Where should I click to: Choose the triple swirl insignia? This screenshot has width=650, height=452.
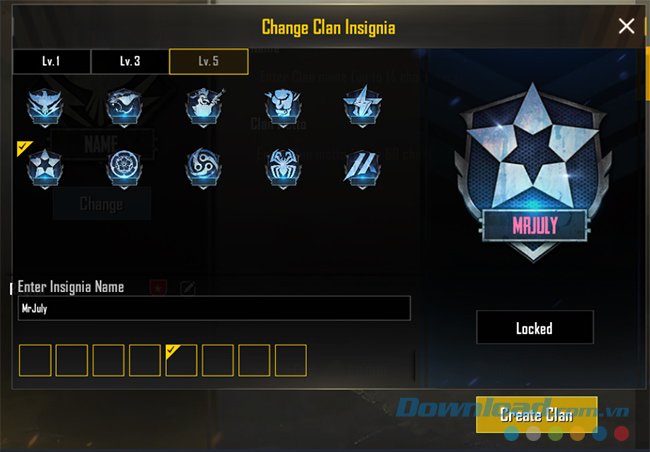(x=203, y=167)
